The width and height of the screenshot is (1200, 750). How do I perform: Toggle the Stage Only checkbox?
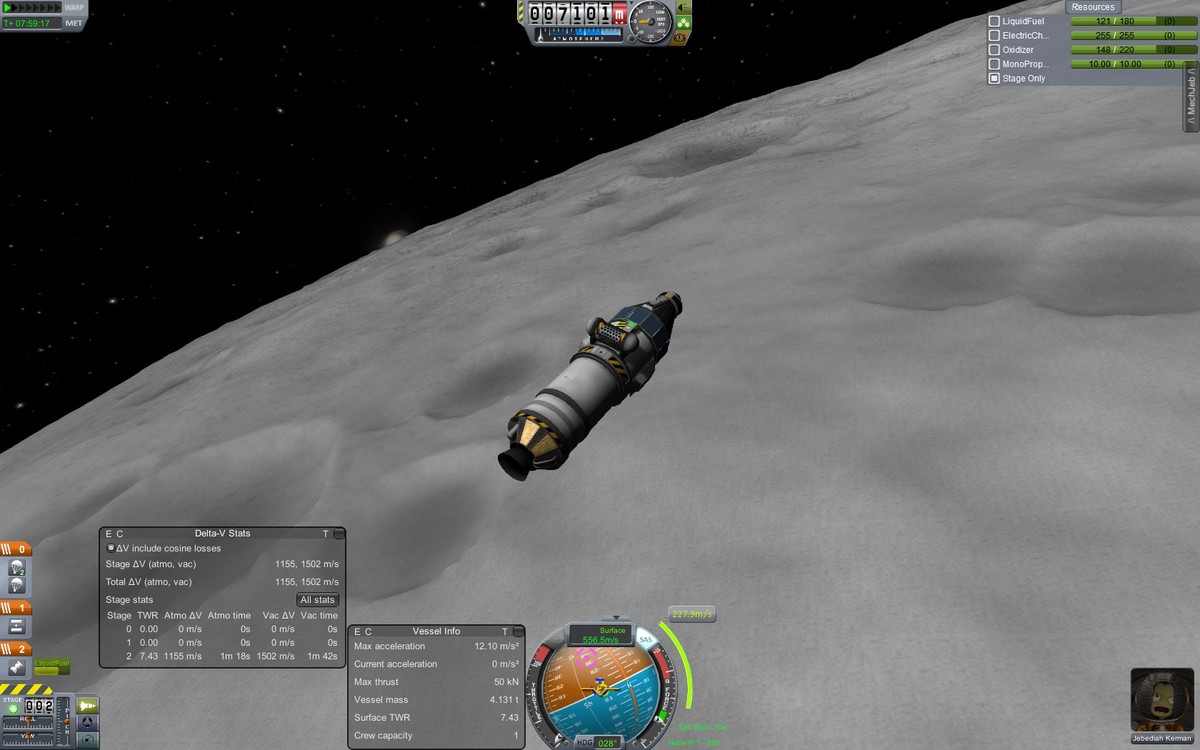click(994, 78)
